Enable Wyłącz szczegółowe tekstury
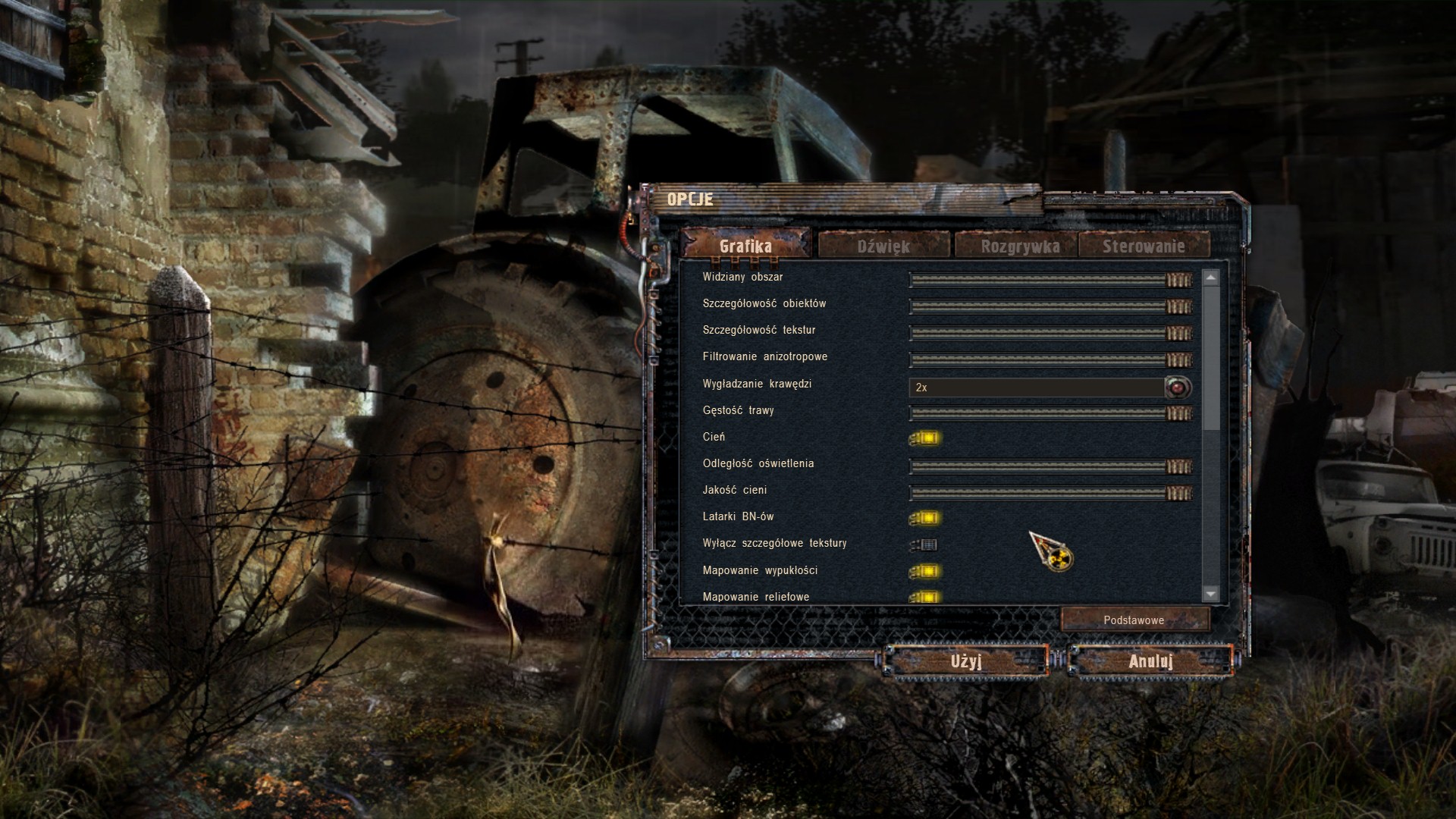This screenshot has height=819, width=1456. (x=925, y=544)
